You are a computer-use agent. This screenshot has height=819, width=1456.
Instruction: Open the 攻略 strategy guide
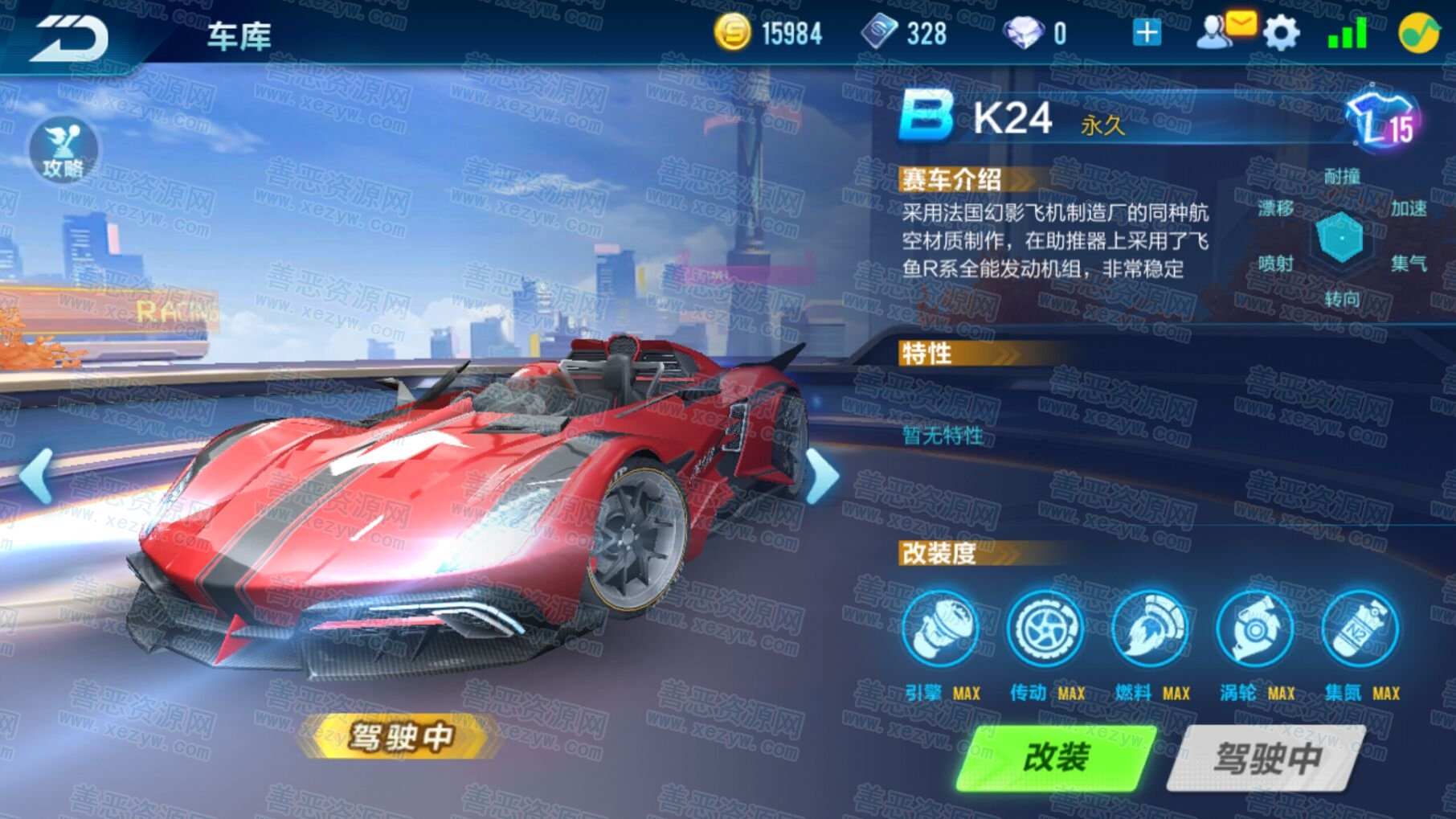point(63,150)
